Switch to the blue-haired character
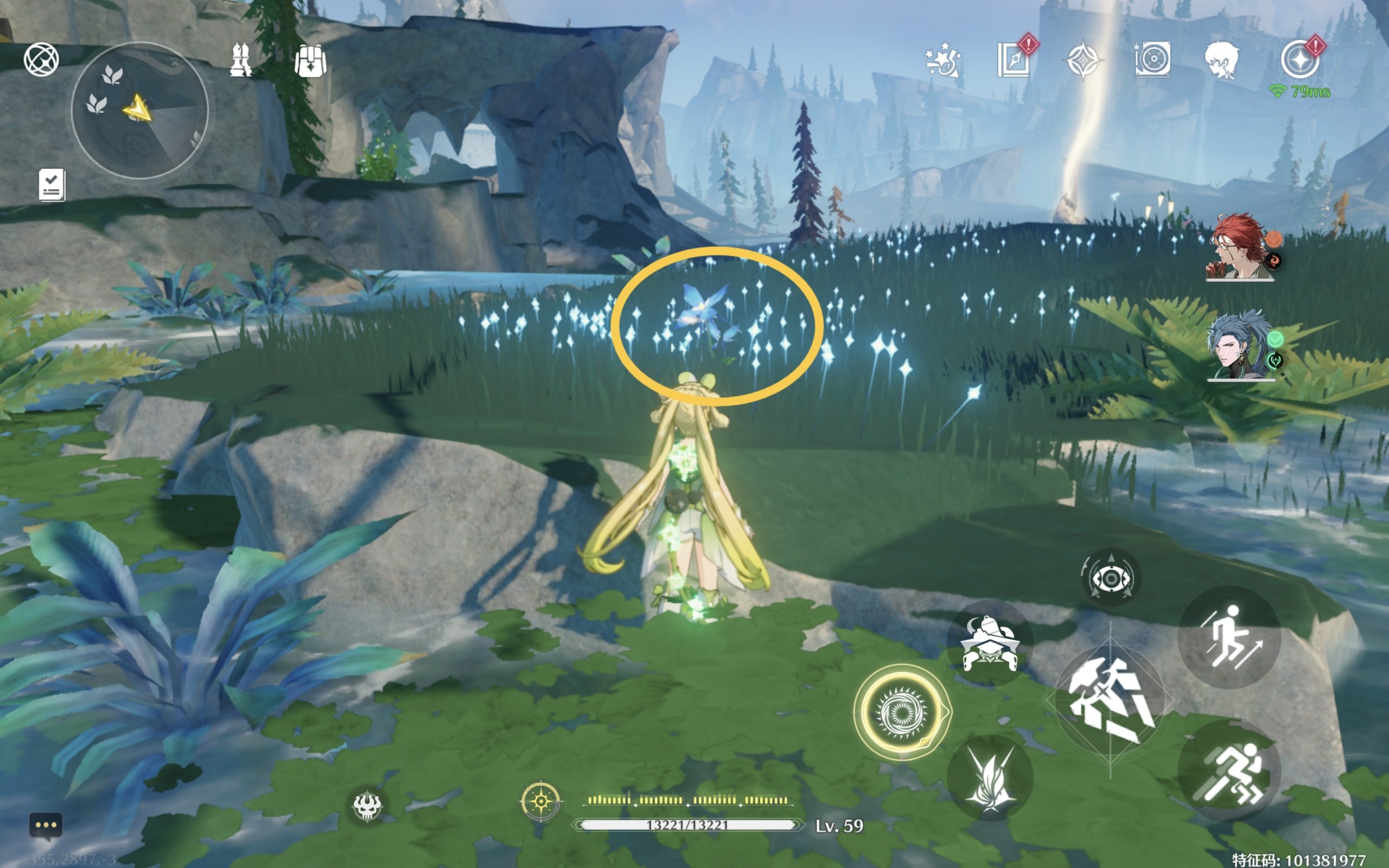Image resolution: width=1389 pixels, height=868 pixels. click(1239, 346)
